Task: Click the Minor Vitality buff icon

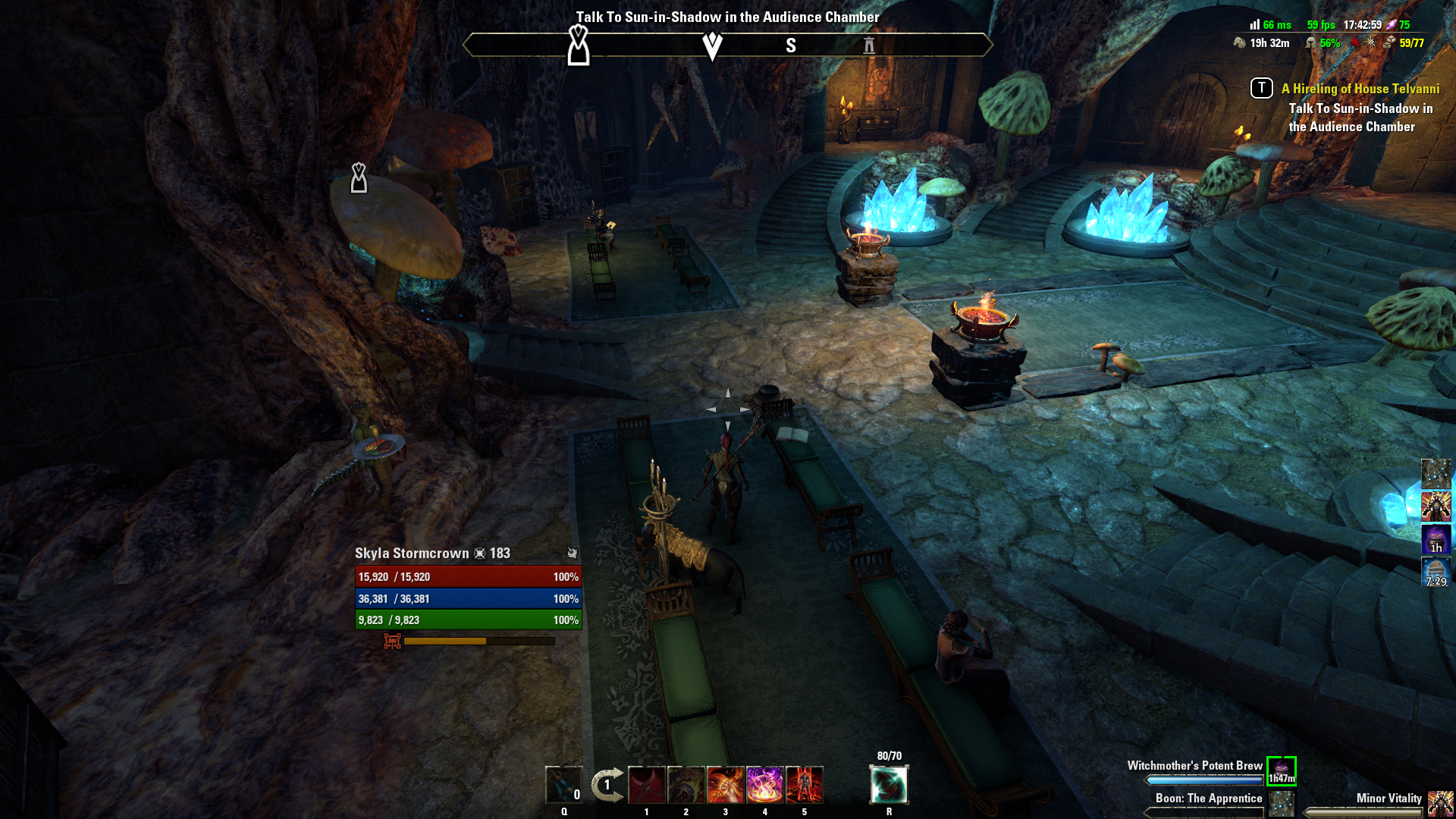Action: 1440,803
